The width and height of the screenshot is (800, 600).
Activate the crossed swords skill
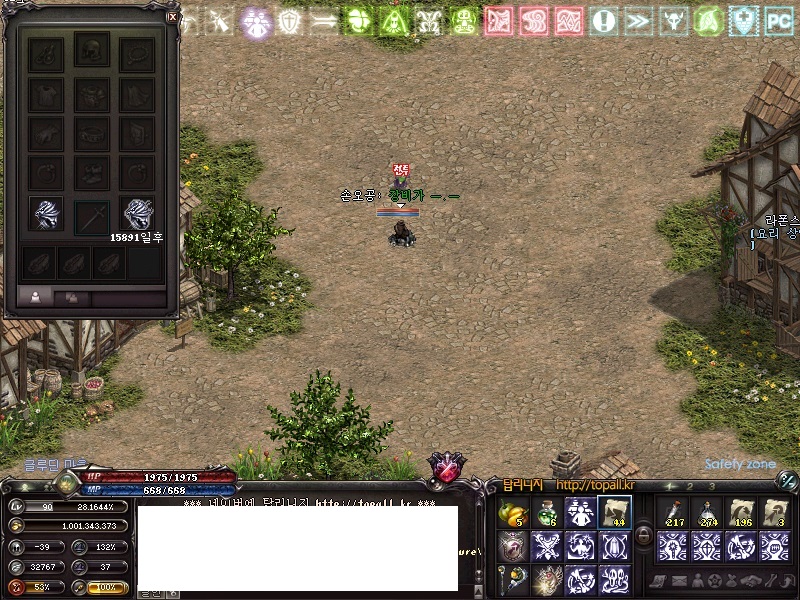[547, 546]
